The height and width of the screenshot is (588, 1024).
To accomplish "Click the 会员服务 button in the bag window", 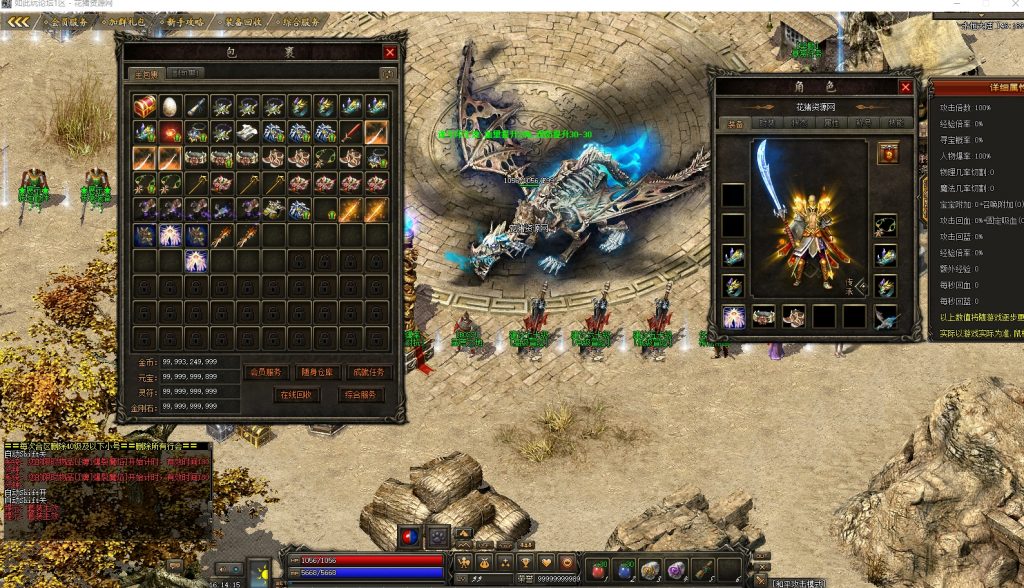I will (x=265, y=372).
